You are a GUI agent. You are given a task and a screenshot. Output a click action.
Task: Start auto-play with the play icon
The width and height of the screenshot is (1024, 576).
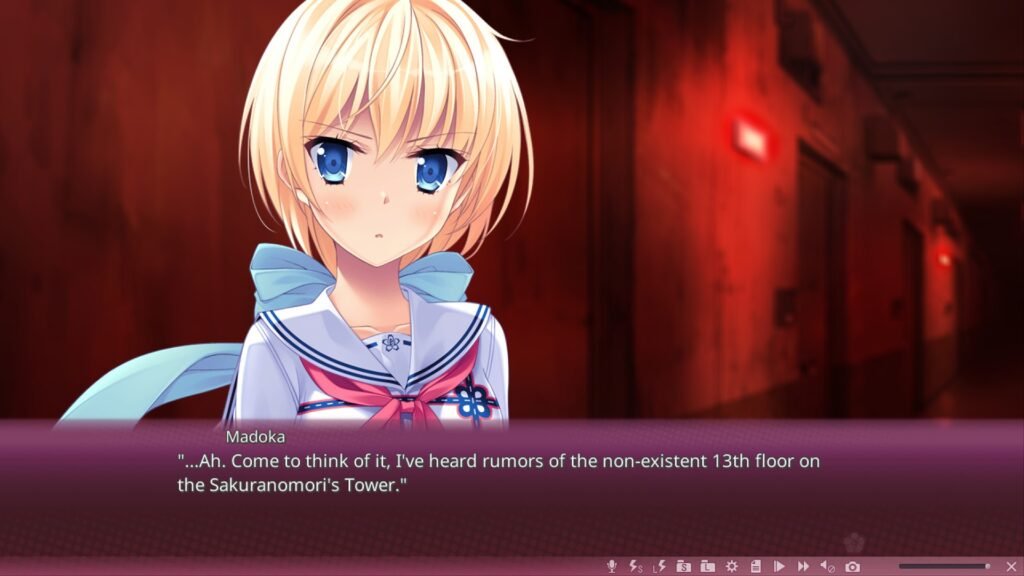pyautogui.click(x=779, y=566)
